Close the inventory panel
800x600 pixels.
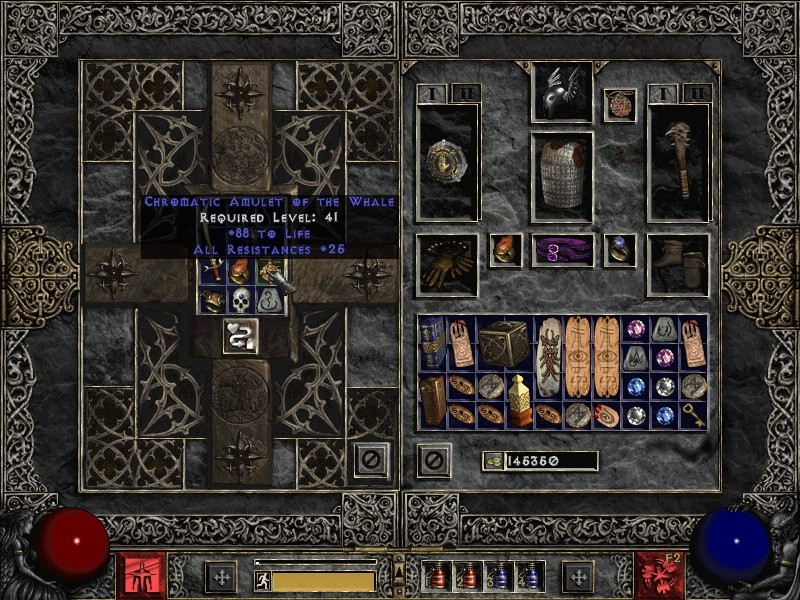(x=433, y=461)
